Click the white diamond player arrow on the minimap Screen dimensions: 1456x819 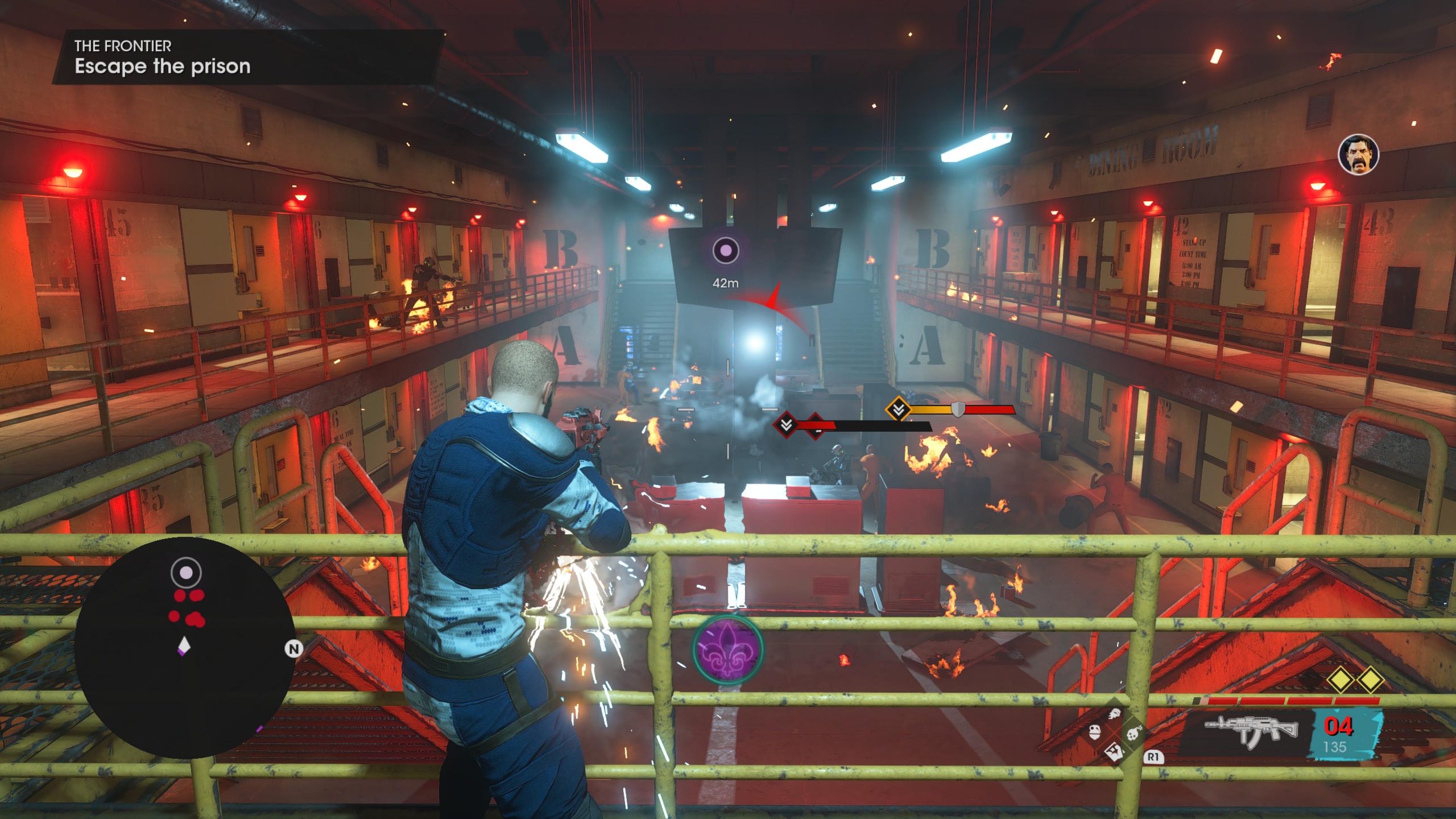tap(184, 646)
